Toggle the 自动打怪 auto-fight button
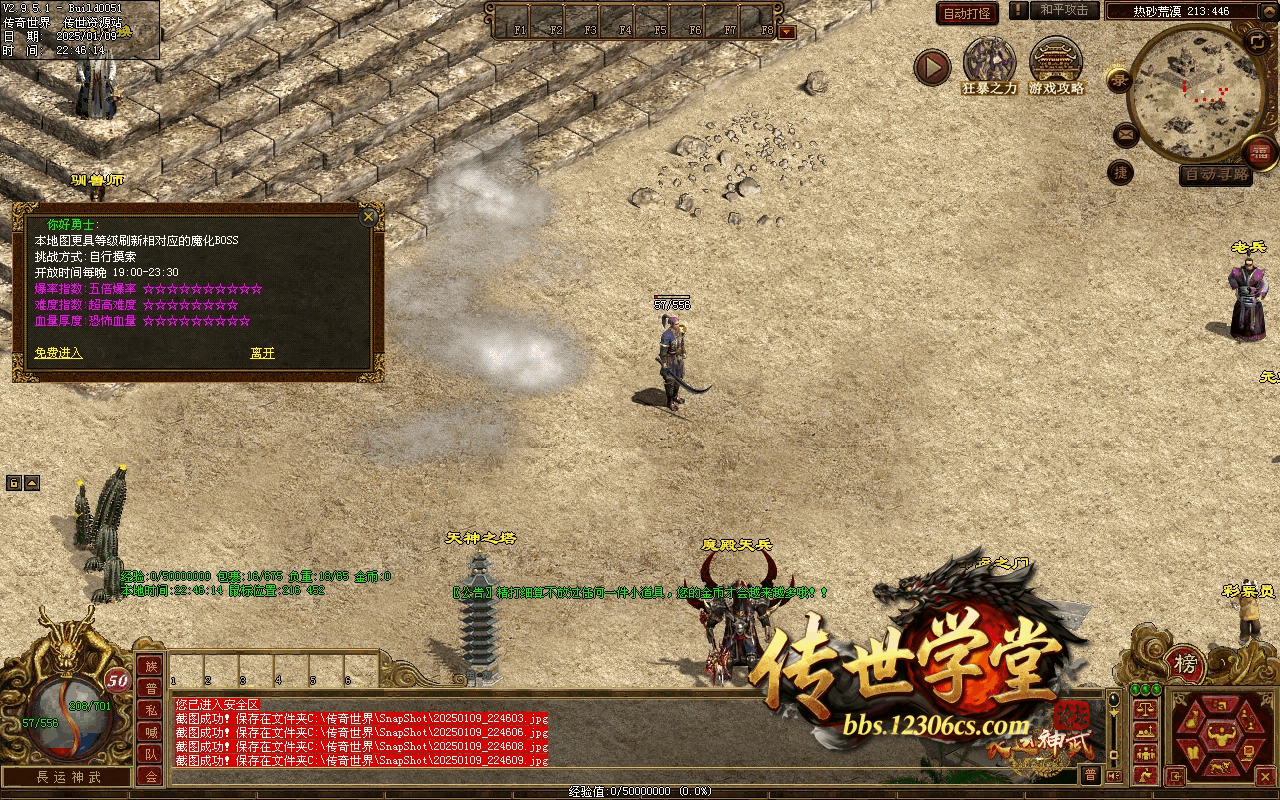 click(x=967, y=13)
